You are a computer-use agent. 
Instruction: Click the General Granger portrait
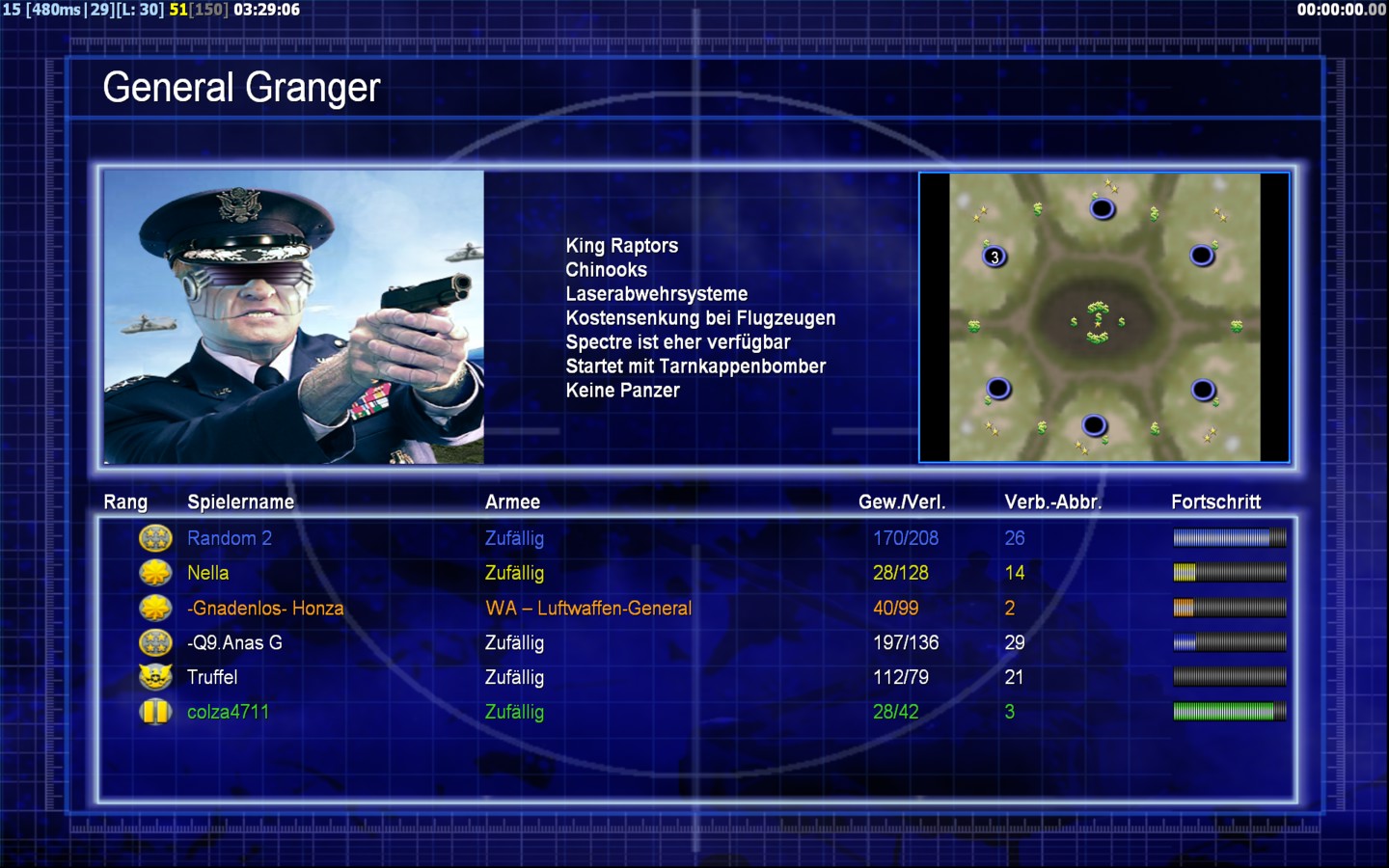[294, 317]
